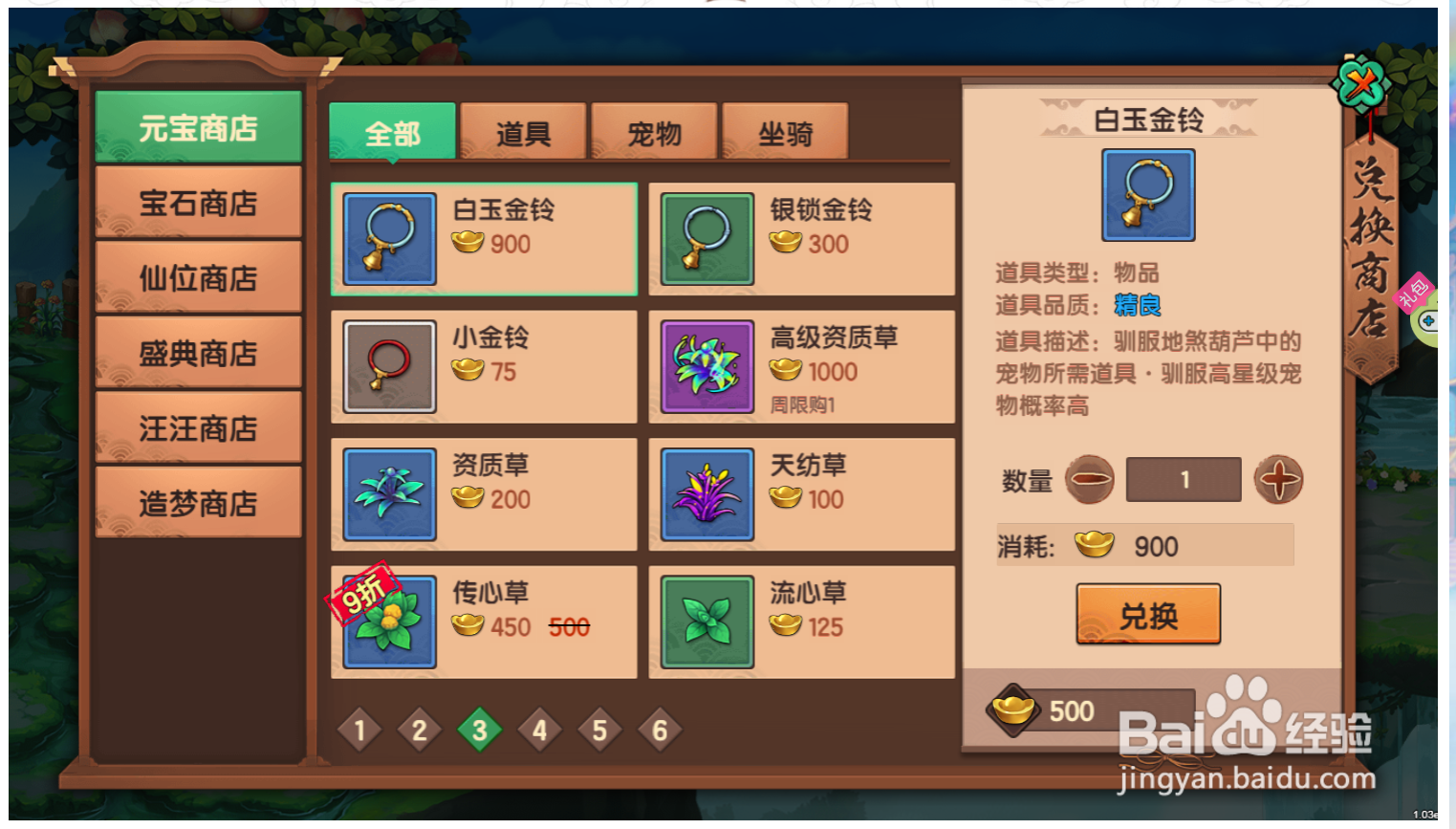The image size is (1456, 829).
Task: Select the 宠物 category filter
Action: pyautogui.click(x=655, y=133)
